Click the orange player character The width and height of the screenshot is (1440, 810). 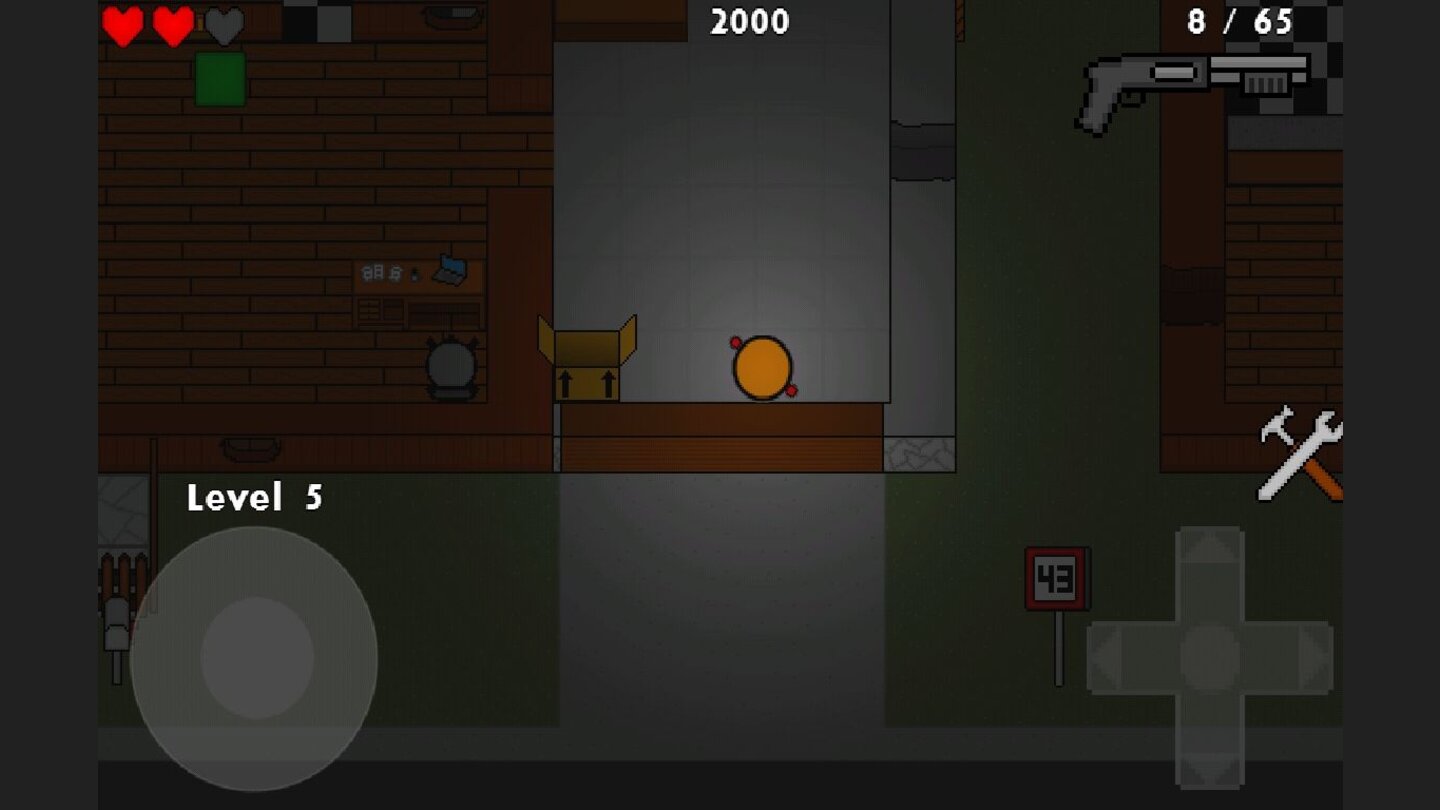tap(763, 365)
